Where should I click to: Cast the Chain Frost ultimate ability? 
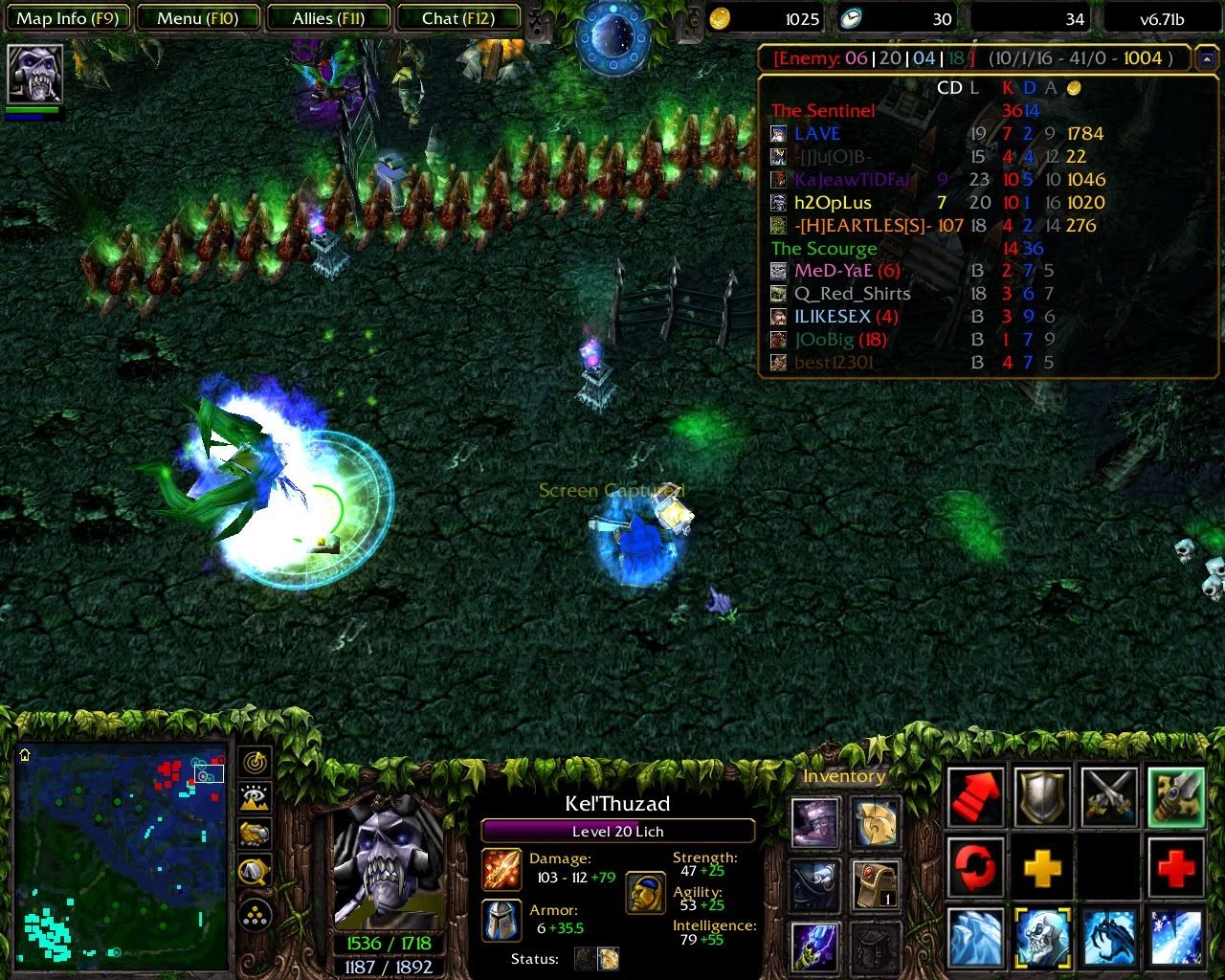click(1176, 938)
